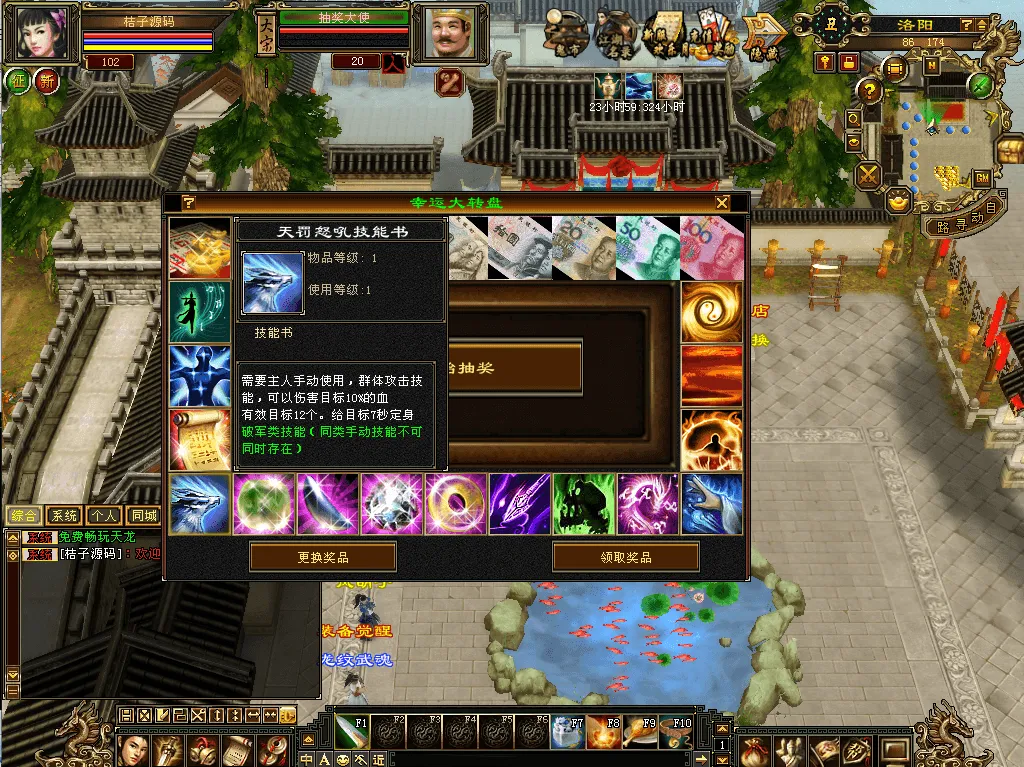The width and height of the screenshot is (1024, 767).
Task: Pick the white dragon skill book prize
Action: click(200, 504)
